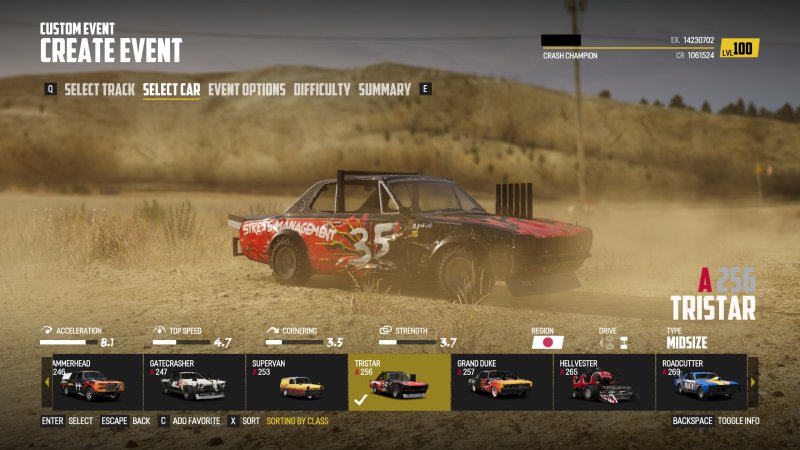Choose the Grand Duke car tile

pos(502,382)
